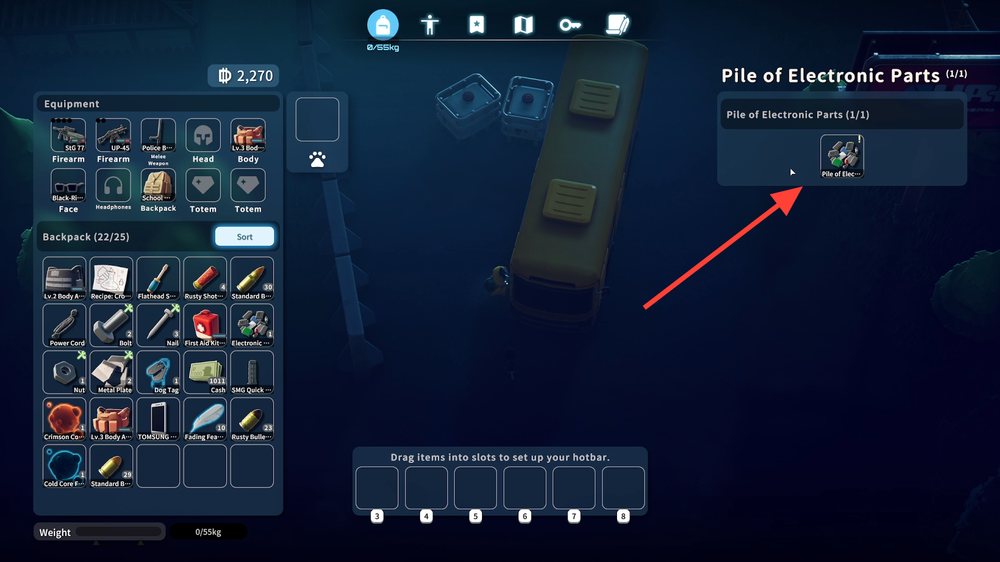1000x562 pixels.
Task: Show the journal notes tab
Action: click(x=617, y=25)
